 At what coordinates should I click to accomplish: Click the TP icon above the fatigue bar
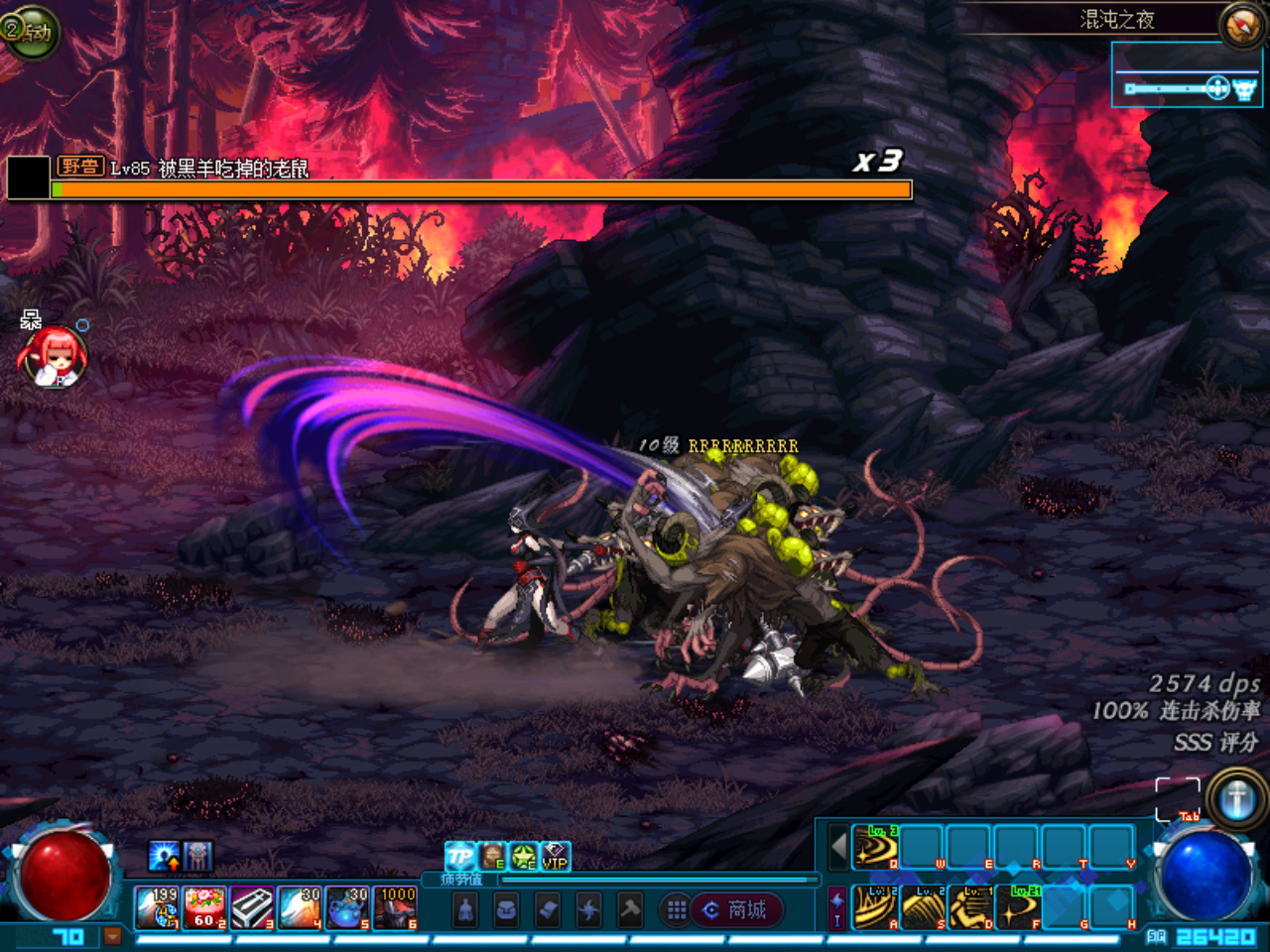click(459, 856)
